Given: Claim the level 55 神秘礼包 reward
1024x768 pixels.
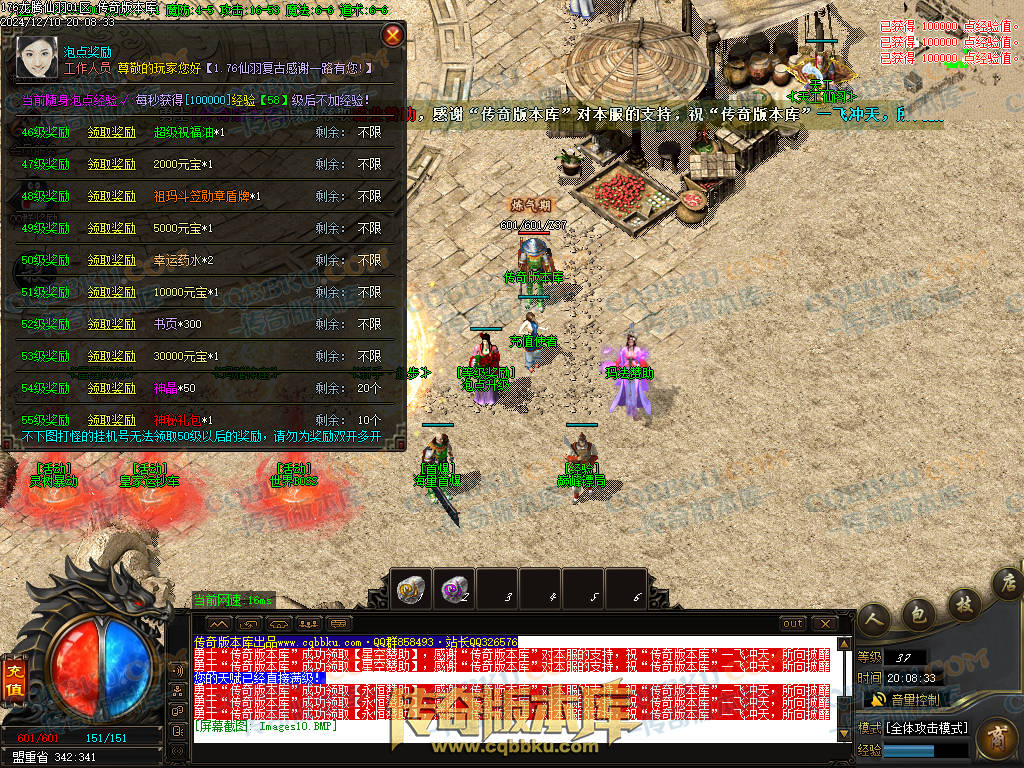Looking at the screenshot, I should point(111,420).
